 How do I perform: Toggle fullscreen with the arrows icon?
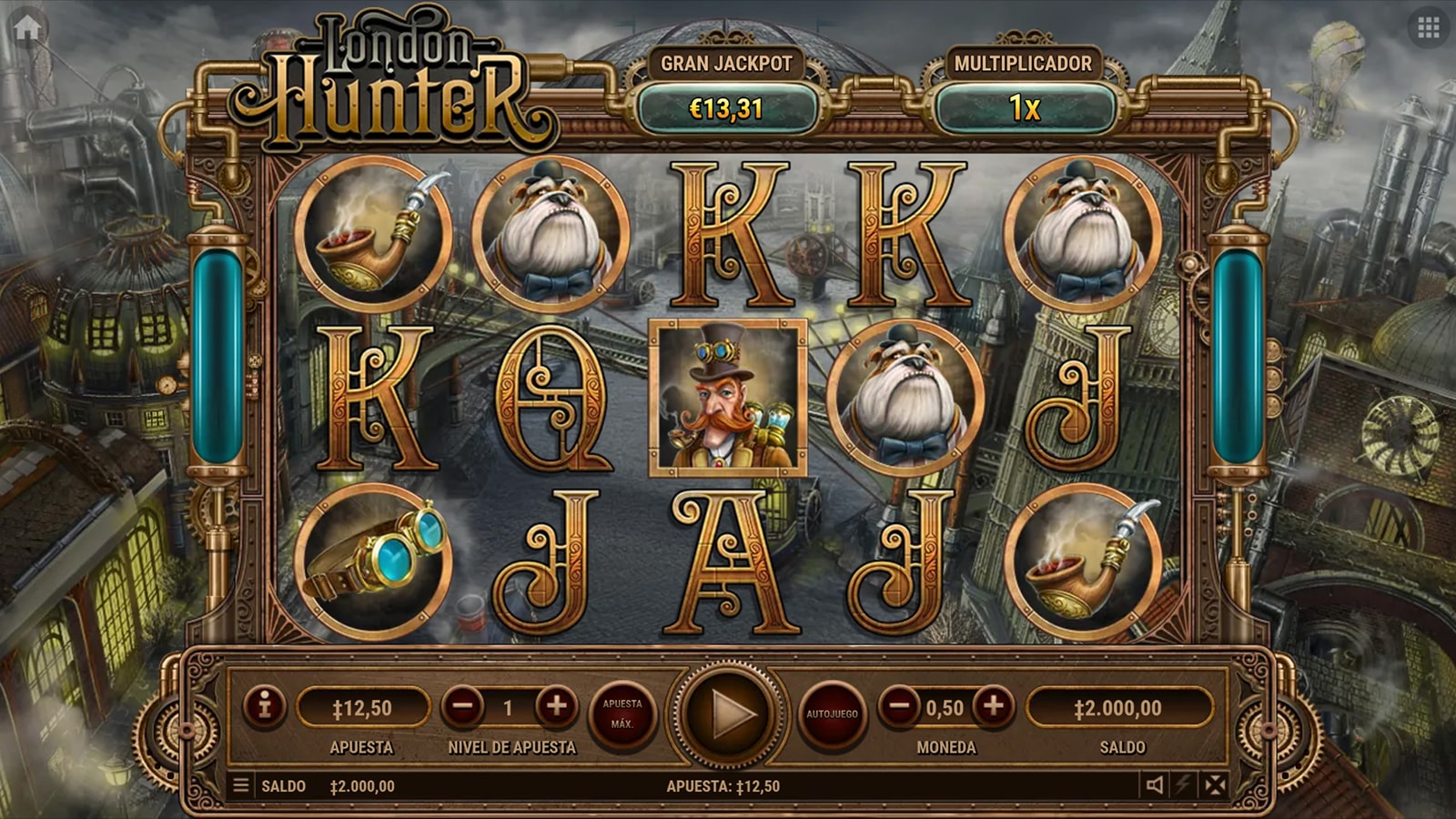(1215, 785)
